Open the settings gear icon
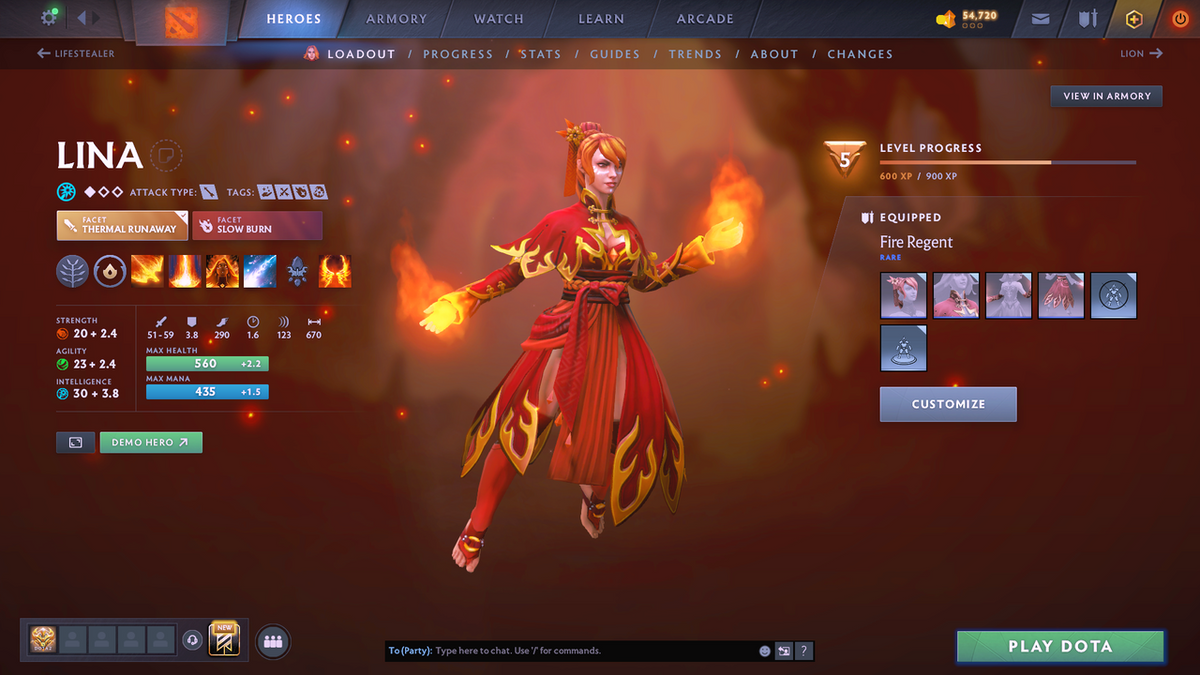This screenshot has width=1200, height=675. pos(48,18)
